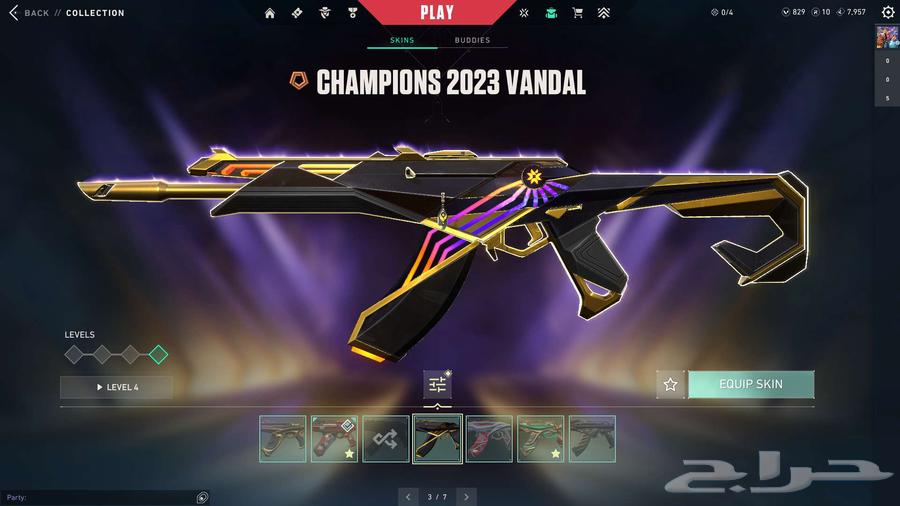
Task: Open the Collection icon in top bar
Action: (551, 13)
